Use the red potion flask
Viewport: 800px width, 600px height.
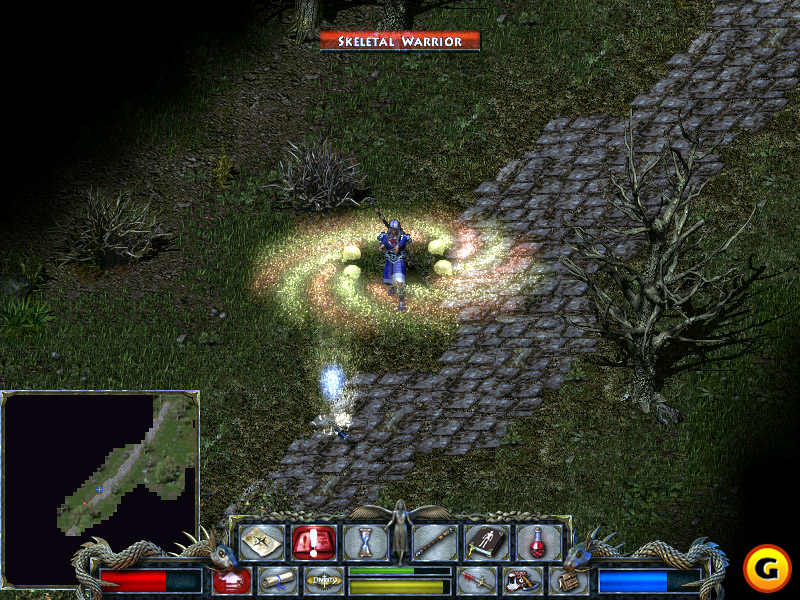click(x=538, y=542)
